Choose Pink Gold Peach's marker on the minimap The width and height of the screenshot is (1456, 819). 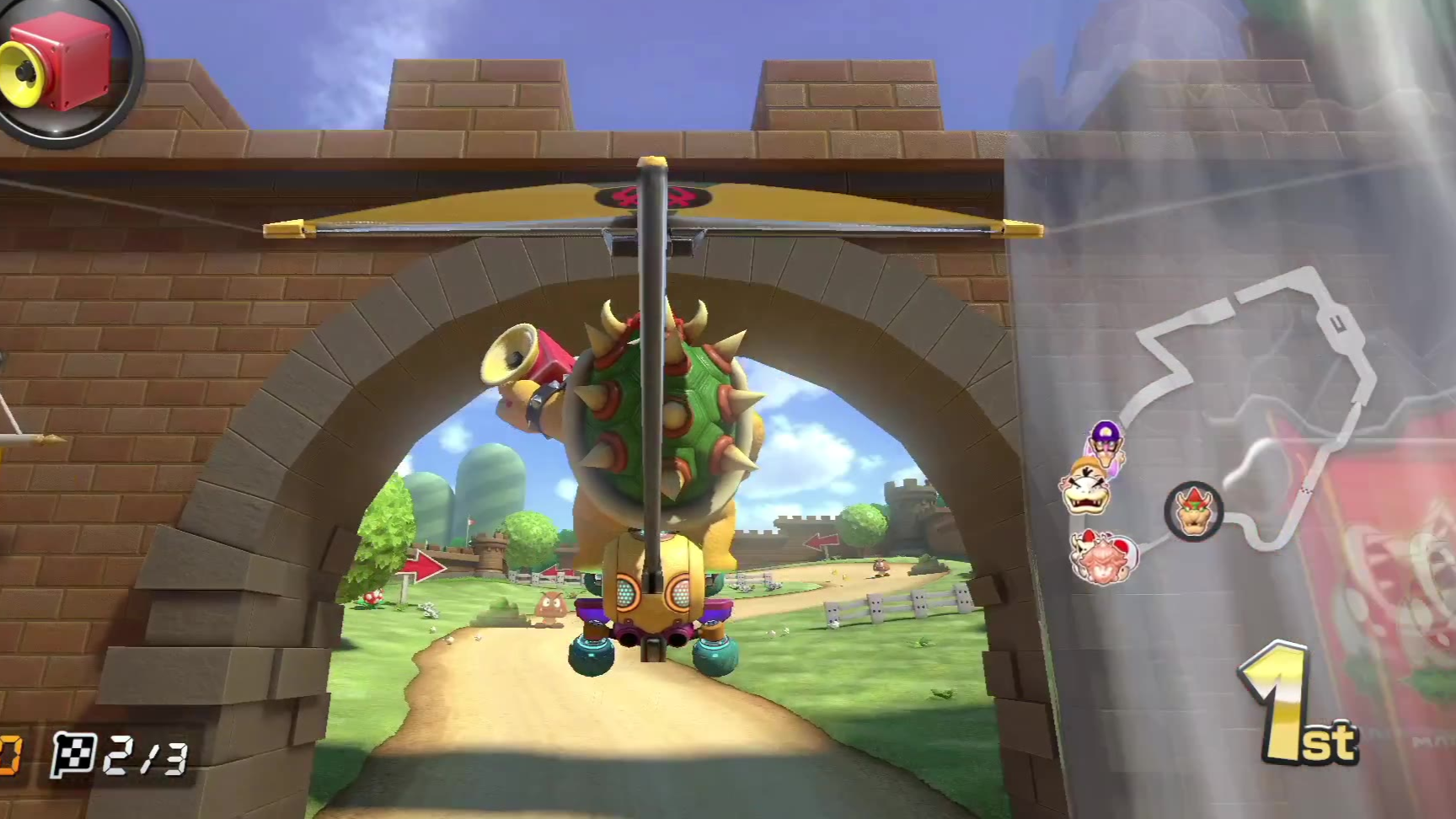point(1103,557)
